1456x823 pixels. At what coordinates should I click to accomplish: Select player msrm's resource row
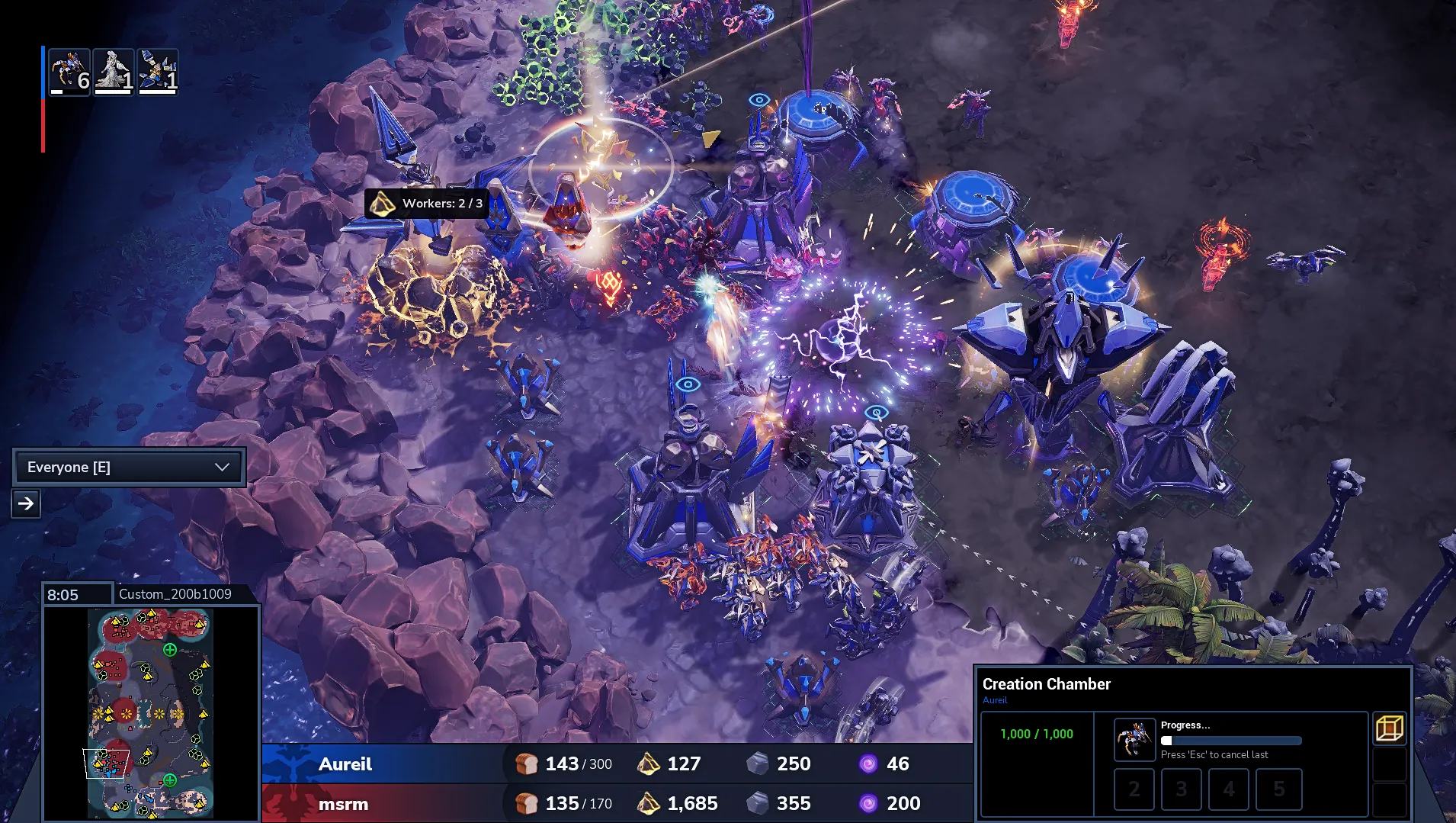tap(617, 803)
